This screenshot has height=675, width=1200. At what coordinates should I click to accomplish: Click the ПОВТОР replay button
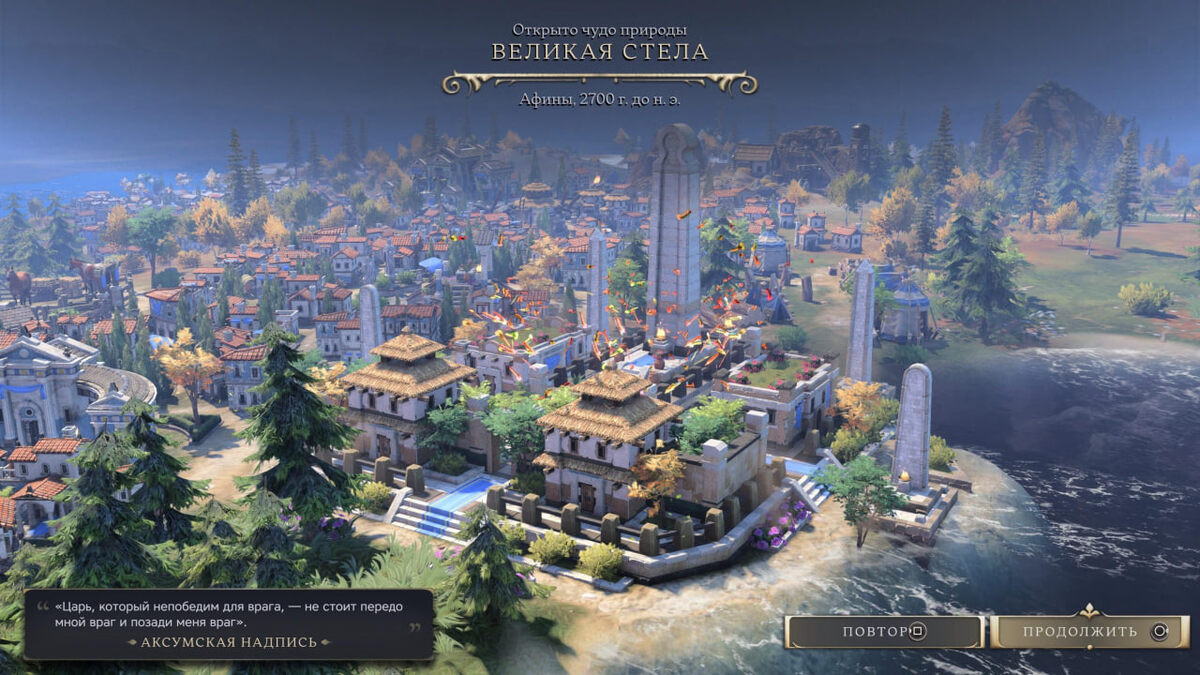(884, 632)
